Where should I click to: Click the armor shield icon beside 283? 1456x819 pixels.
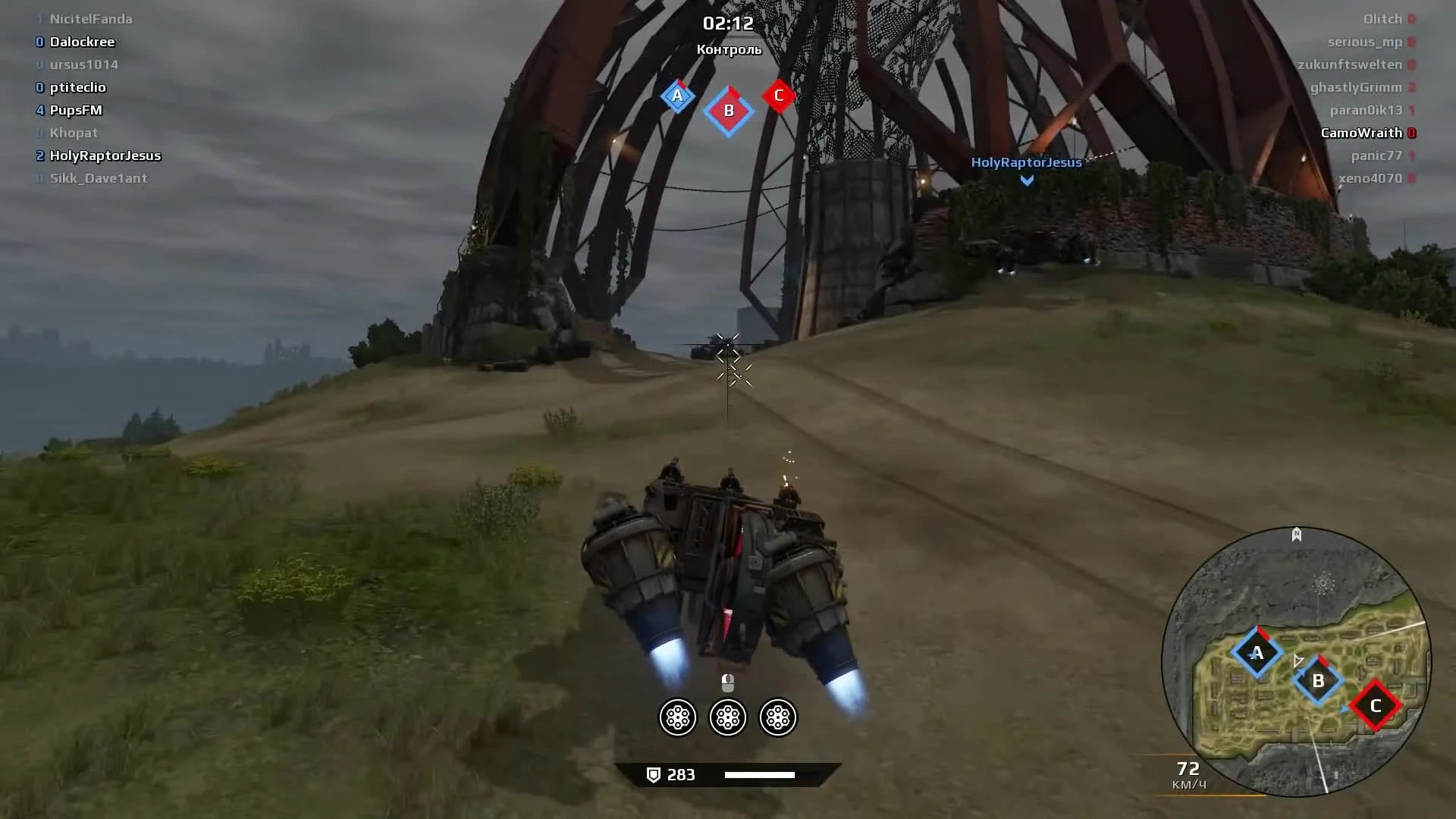click(653, 774)
